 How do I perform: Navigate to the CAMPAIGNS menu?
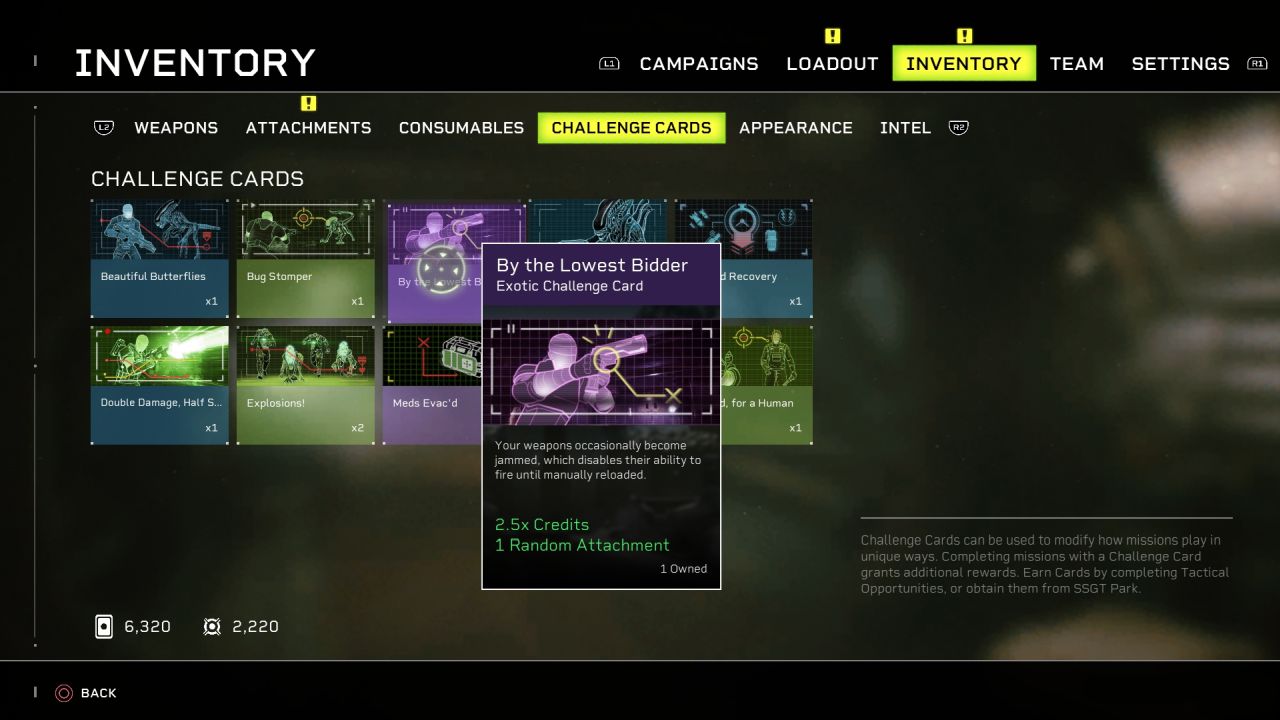pyautogui.click(x=698, y=63)
